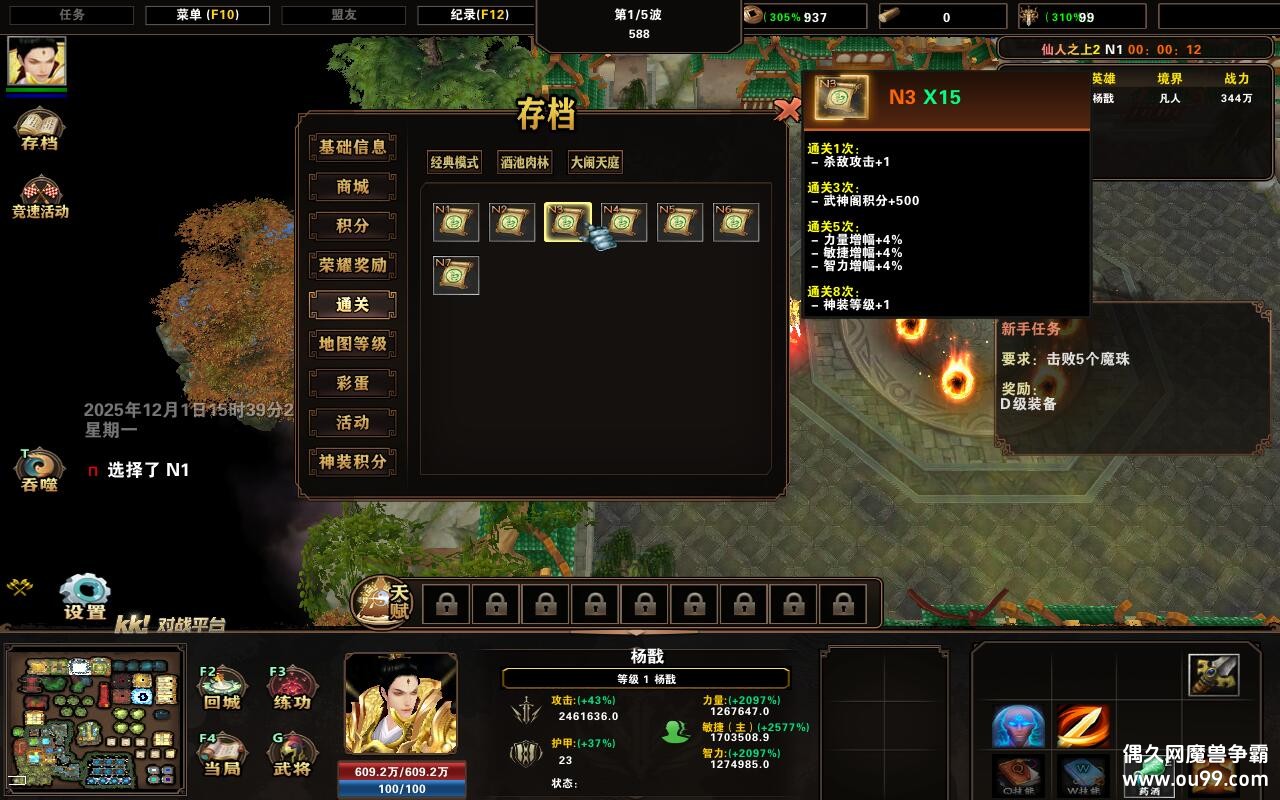
Task: Select the N1 difficulty scroll
Action: [x=456, y=222]
